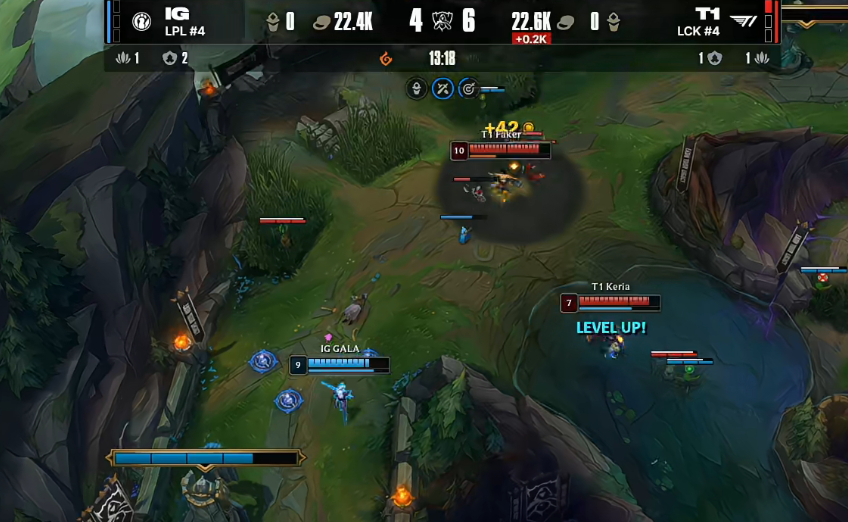Select the turret feat icon under the timer
The height and width of the screenshot is (522, 848).
click(x=417, y=89)
